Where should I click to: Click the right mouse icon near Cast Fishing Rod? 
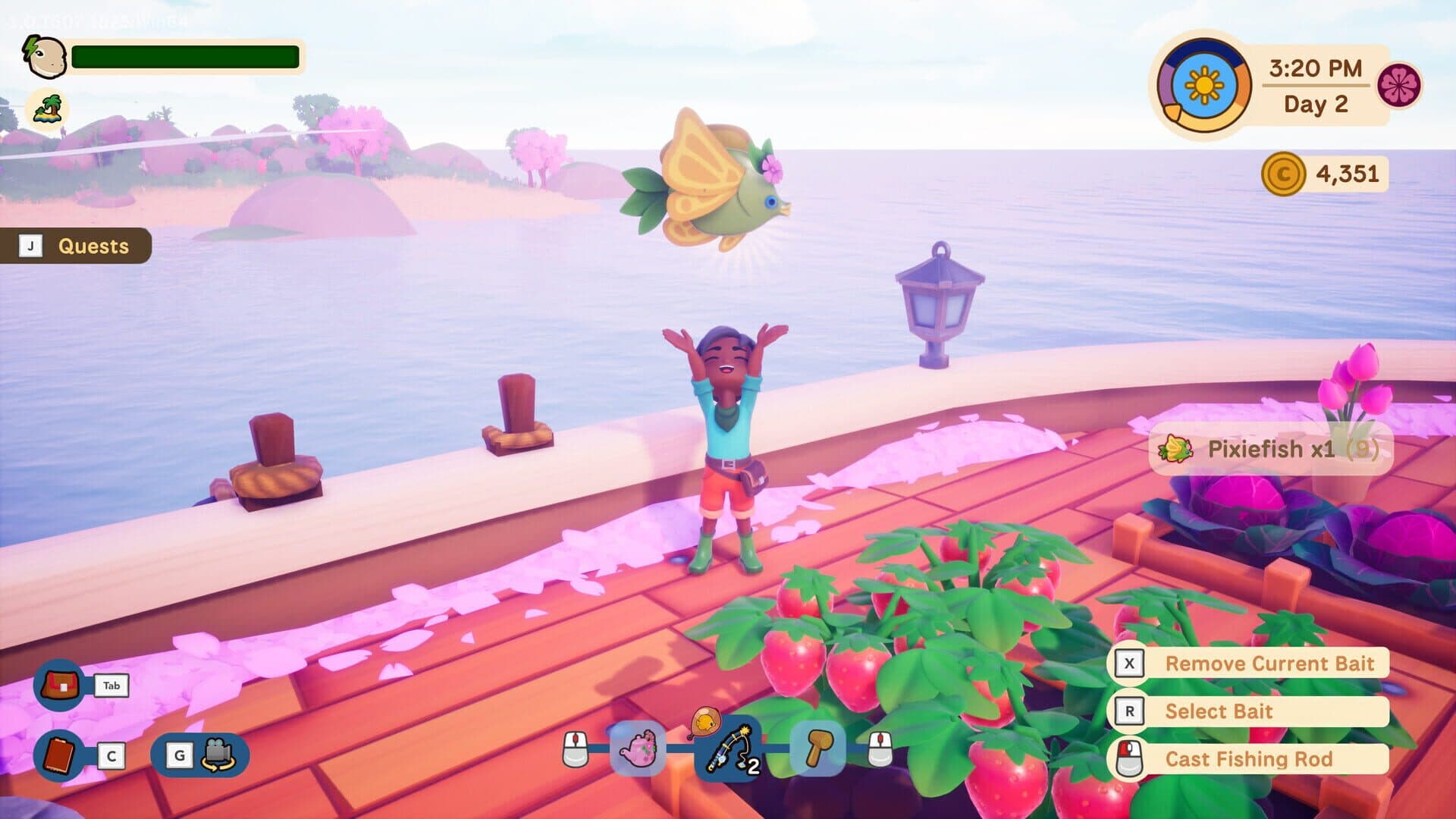click(1131, 758)
